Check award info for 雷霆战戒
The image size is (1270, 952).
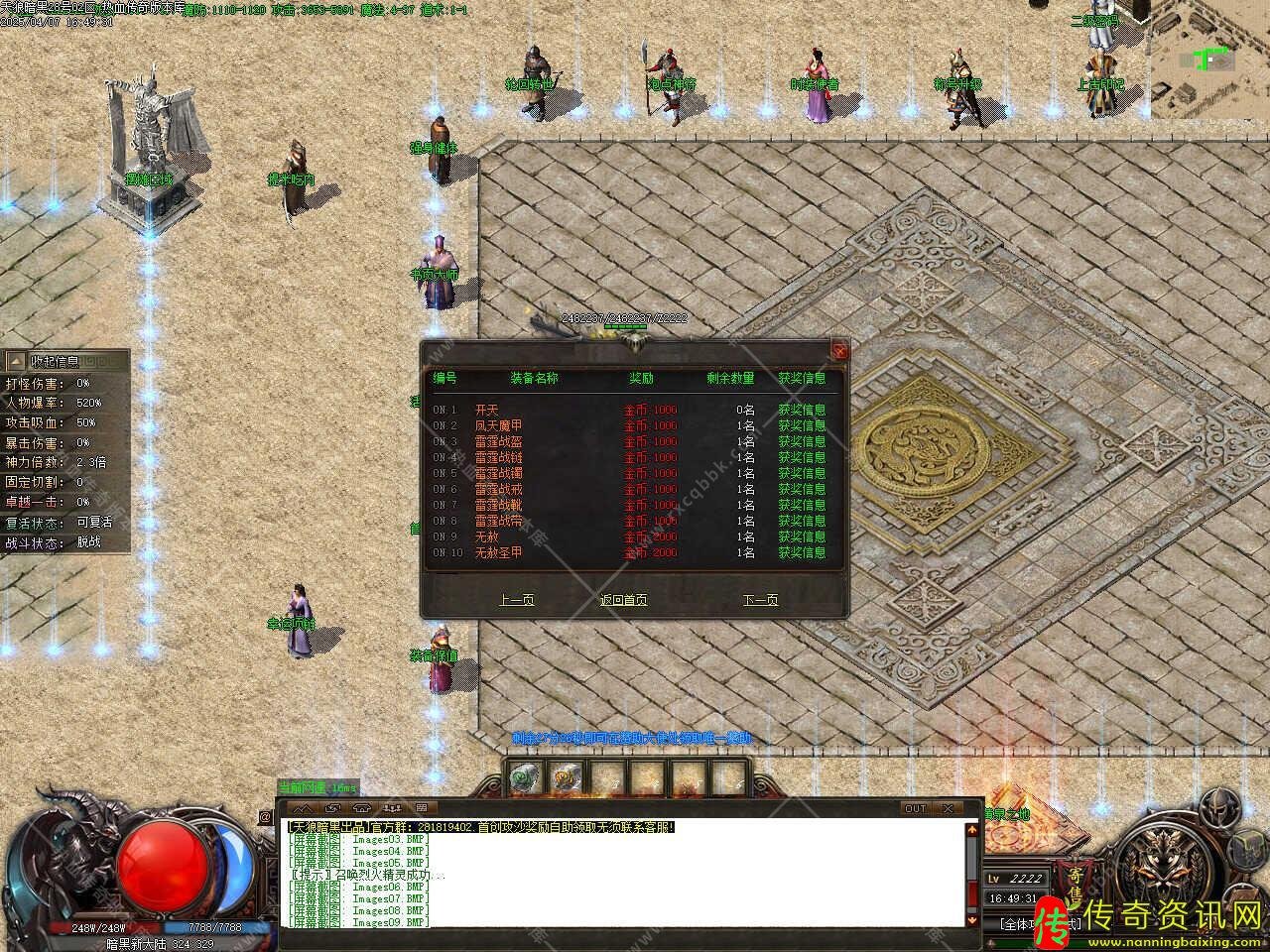click(x=801, y=489)
